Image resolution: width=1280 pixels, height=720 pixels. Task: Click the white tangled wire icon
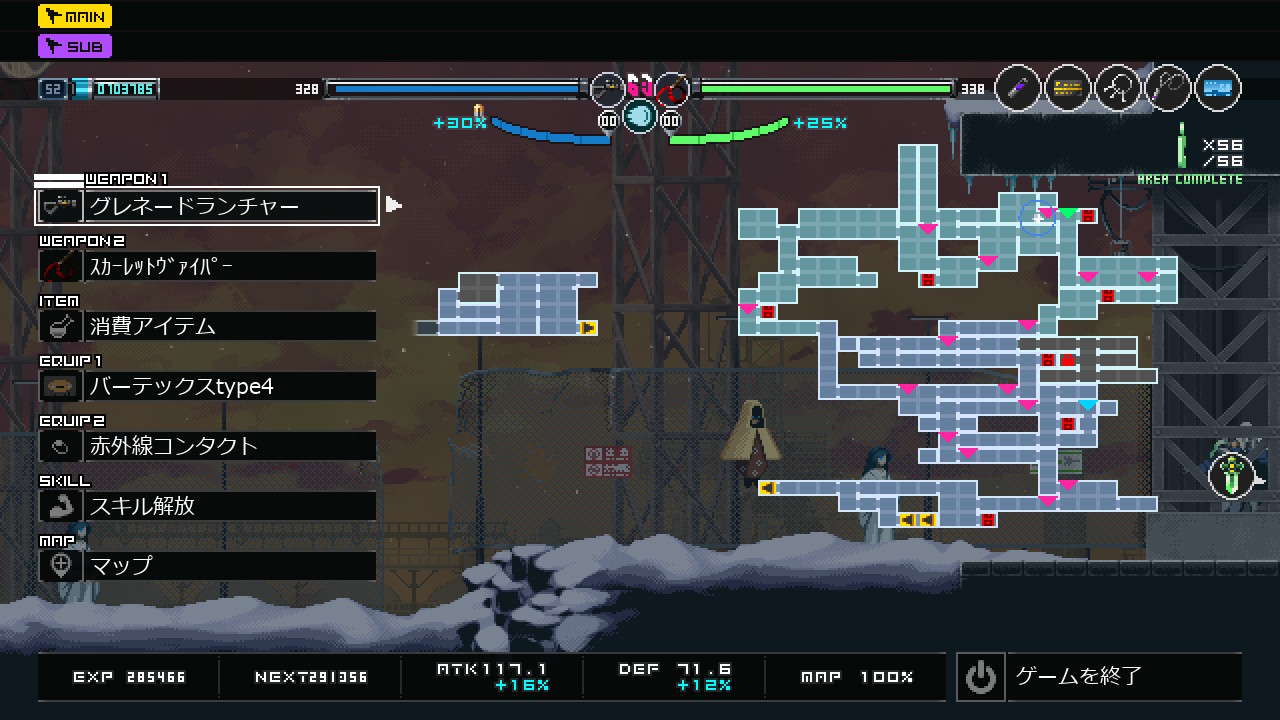[x=1118, y=89]
